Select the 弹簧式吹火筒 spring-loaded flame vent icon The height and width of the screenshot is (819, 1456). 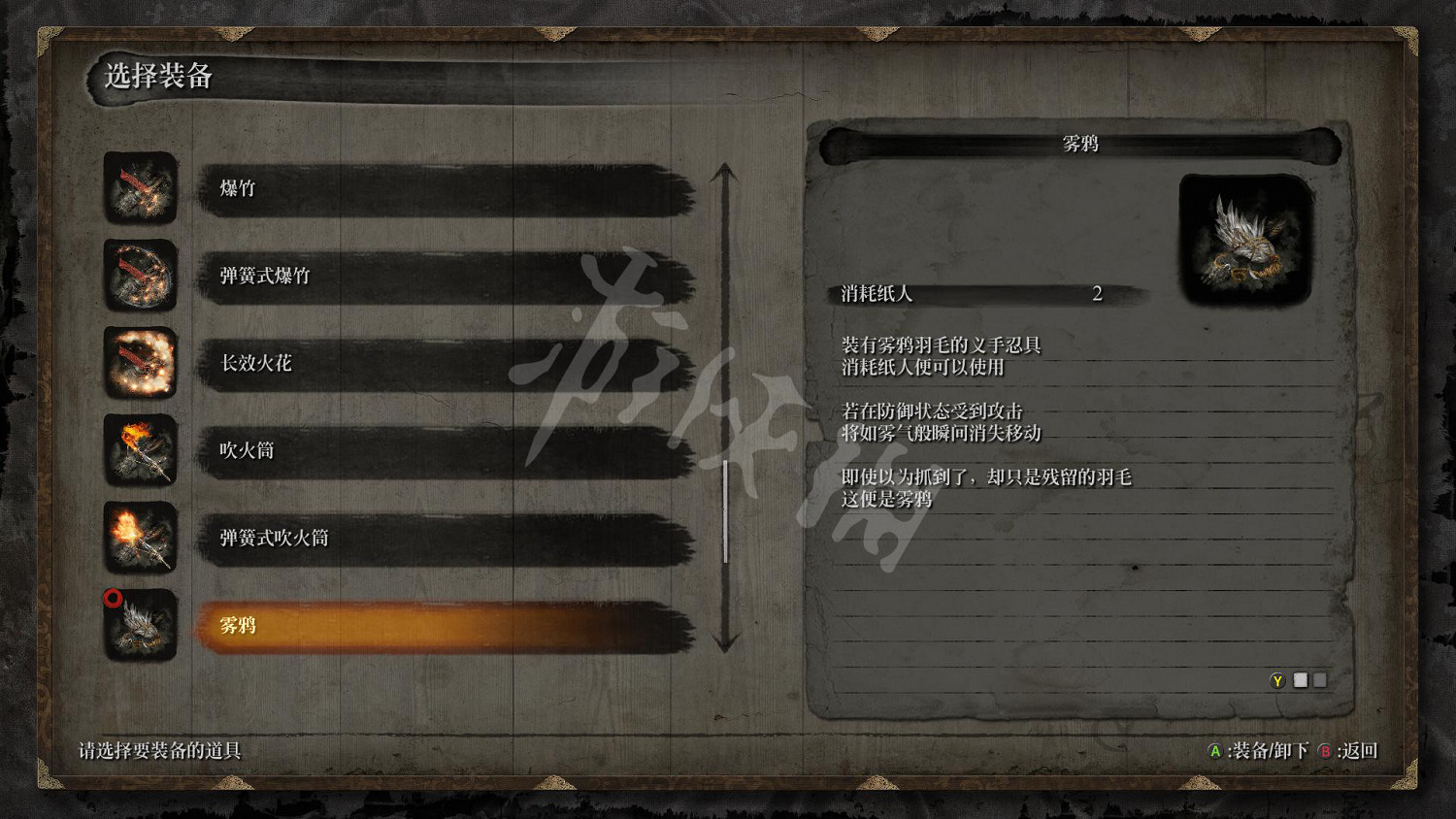click(x=140, y=539)
